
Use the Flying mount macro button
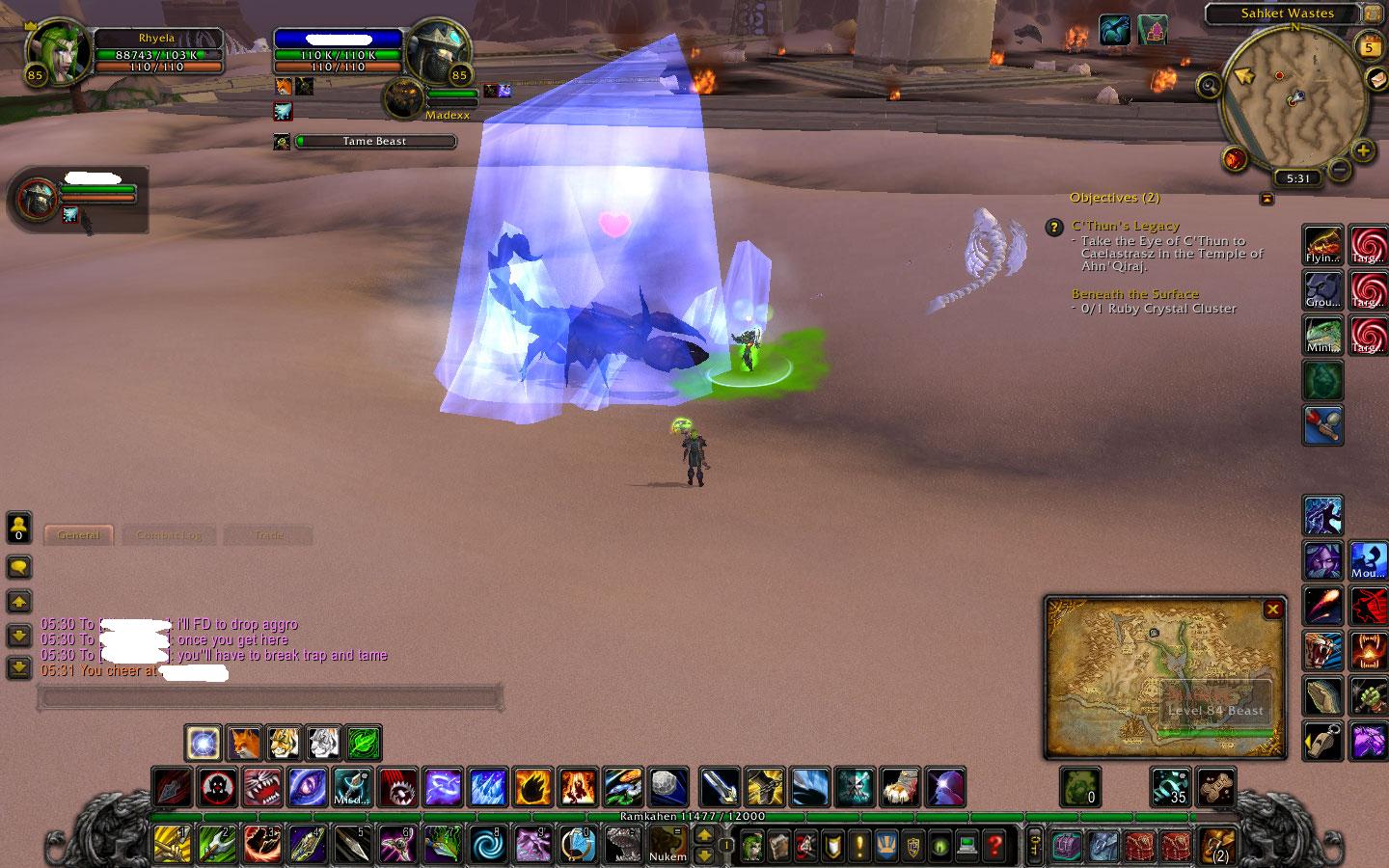(x=1322, y=245)
